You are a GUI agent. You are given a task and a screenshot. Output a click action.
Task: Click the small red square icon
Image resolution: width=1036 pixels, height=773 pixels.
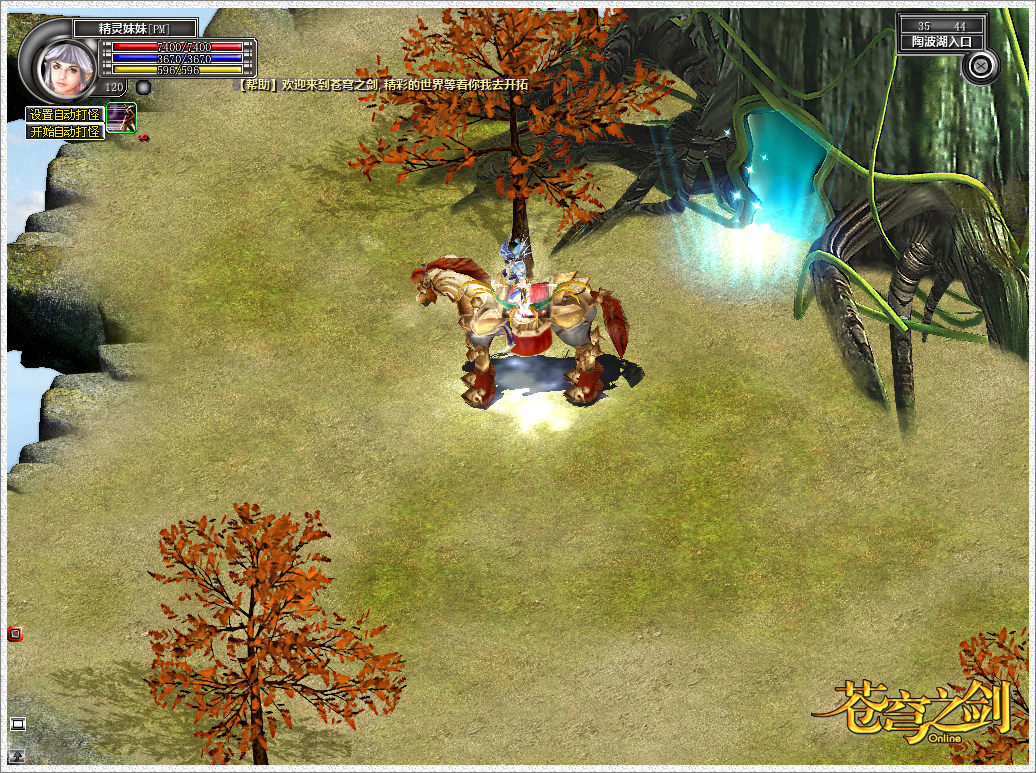pyautogui.click(x=14, y=633)
